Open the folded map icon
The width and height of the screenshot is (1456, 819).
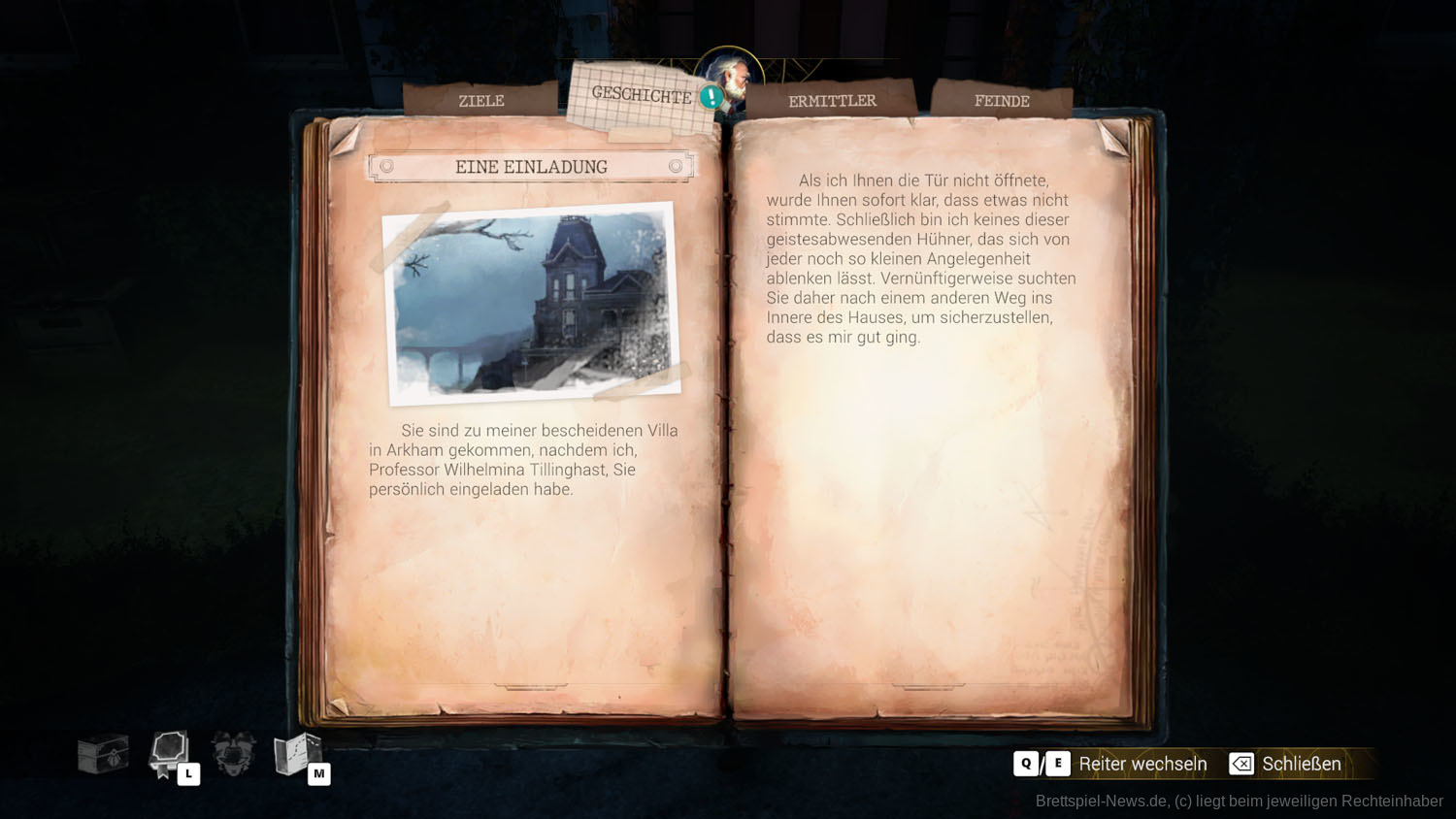click(298, 754)
